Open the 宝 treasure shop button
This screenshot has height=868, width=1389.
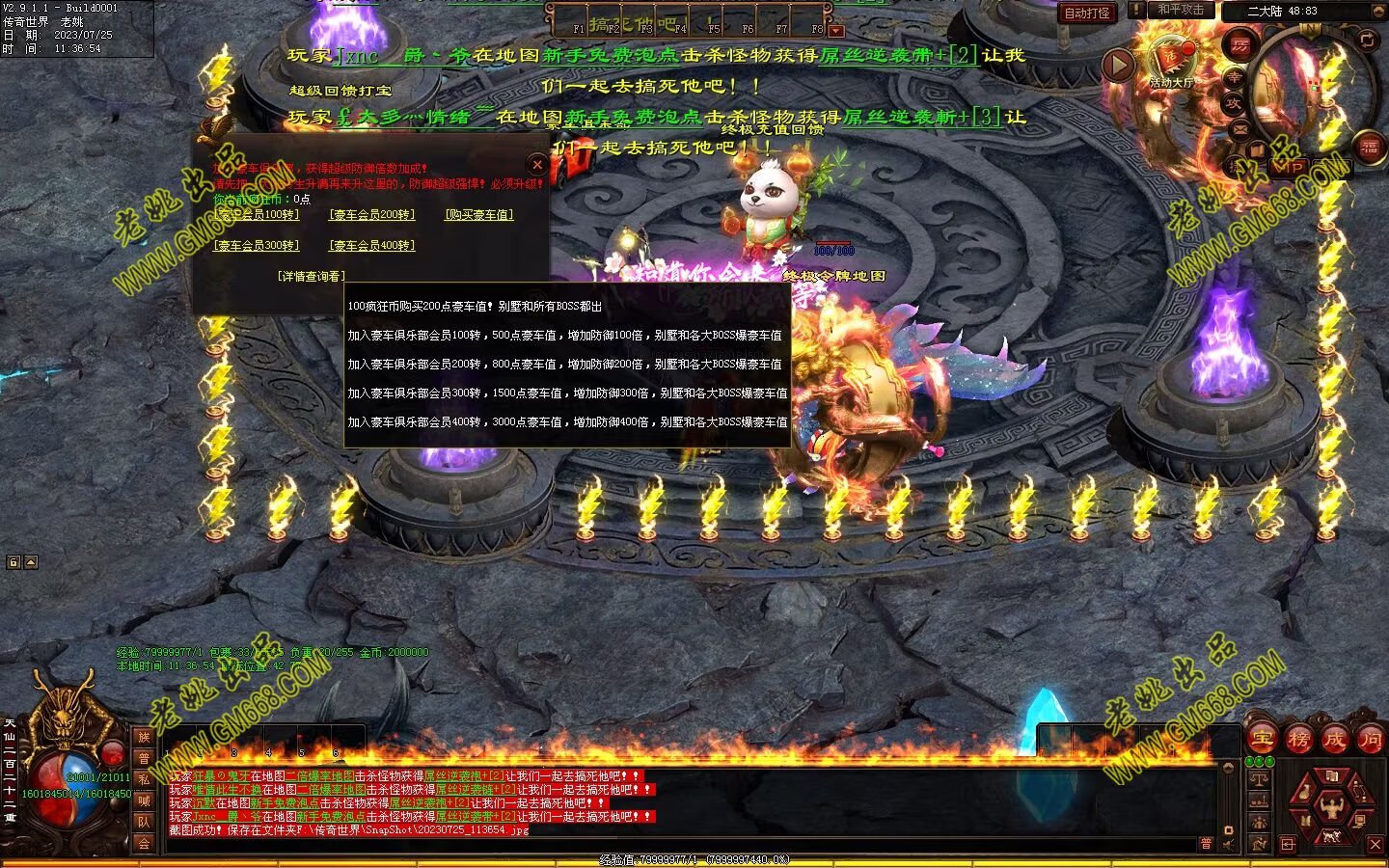pos(1262,739)
